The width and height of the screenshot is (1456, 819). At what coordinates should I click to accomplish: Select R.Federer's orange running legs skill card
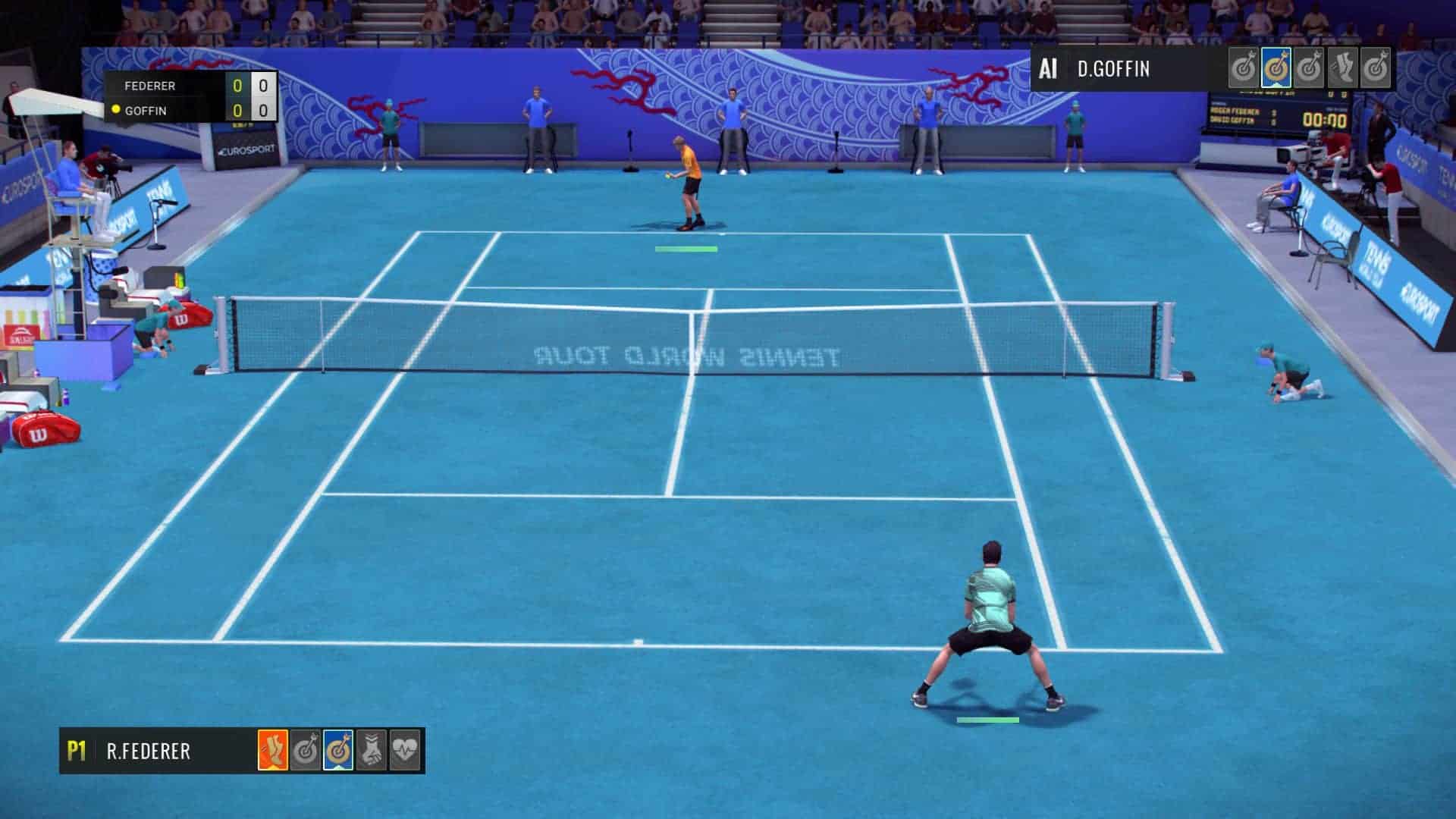(x=272, y=751)
